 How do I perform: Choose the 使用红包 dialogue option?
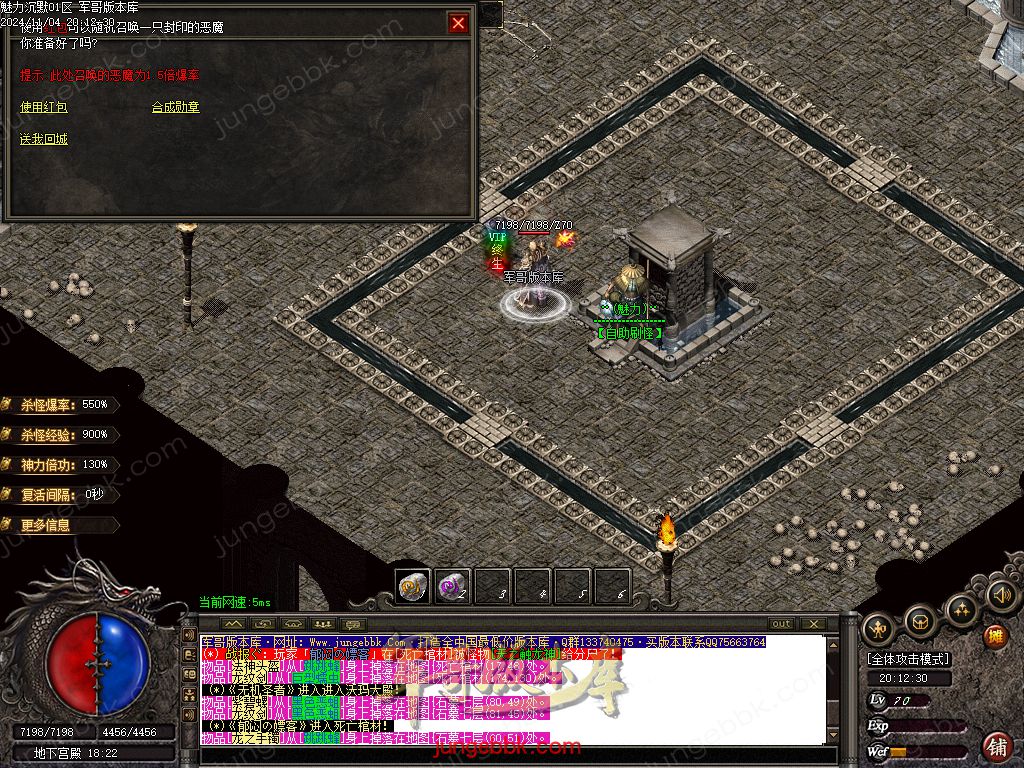pos(44,107)
